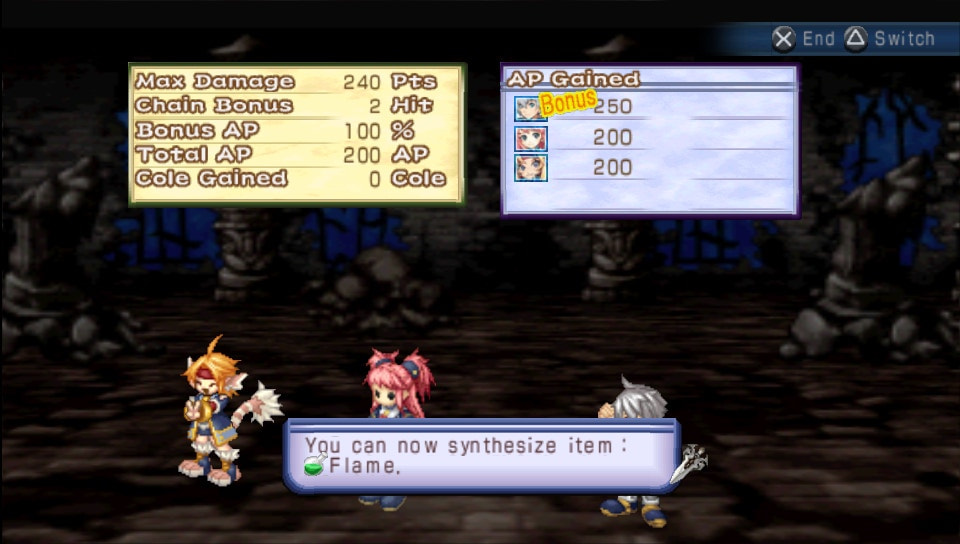This screenshot has width=960, height=544.
Task: Select the pink-haired character portrait
Action: click(530, 138)
